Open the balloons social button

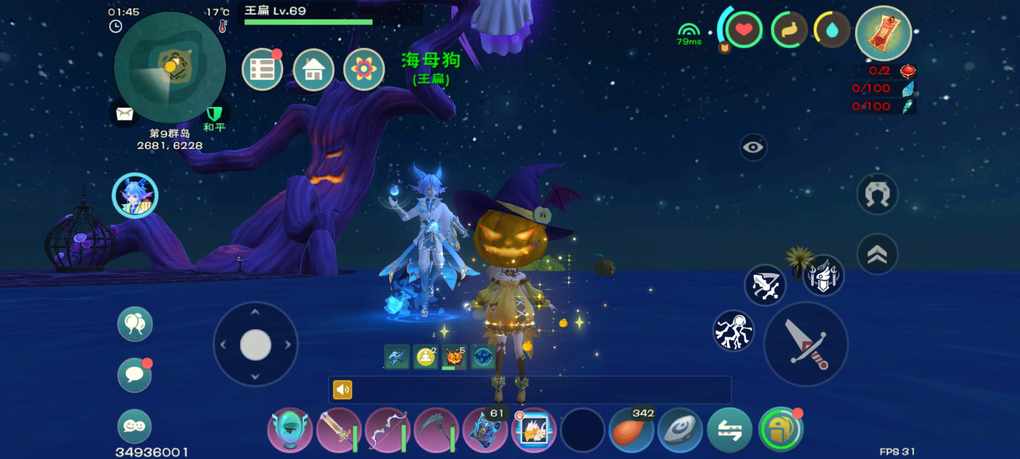point(135,324)
